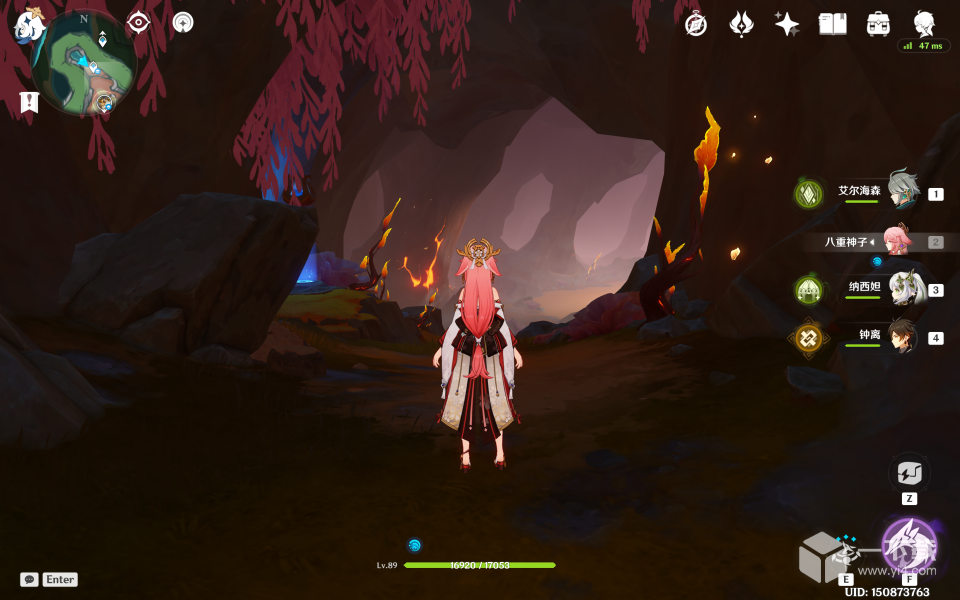The image size is (960, 600).
Task: Open the compass events icon
Action: [x=696, y=24]
